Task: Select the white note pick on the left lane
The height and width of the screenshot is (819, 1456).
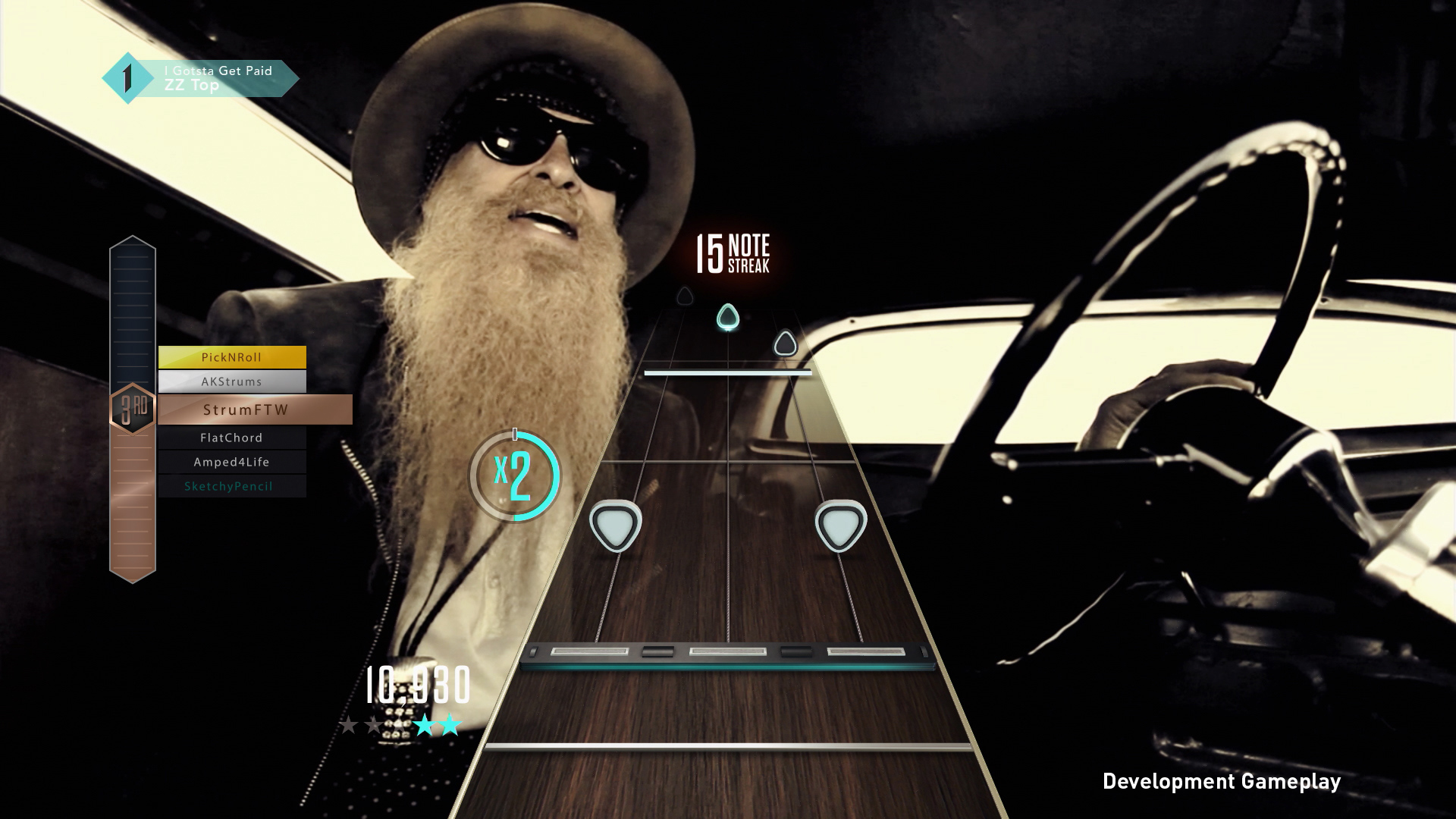Action: pos(616,524)
